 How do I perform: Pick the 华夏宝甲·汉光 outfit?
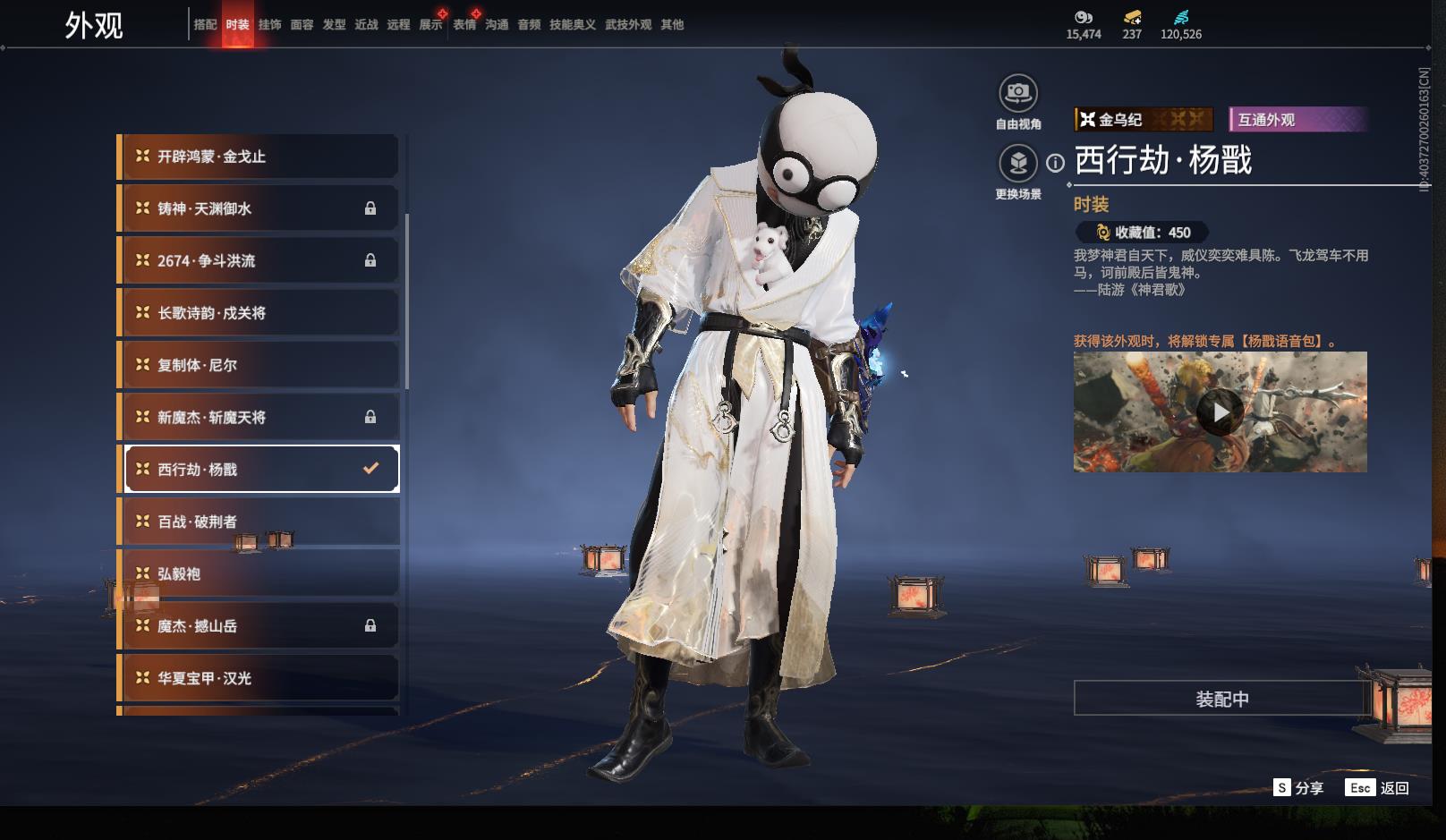[259, 678]
